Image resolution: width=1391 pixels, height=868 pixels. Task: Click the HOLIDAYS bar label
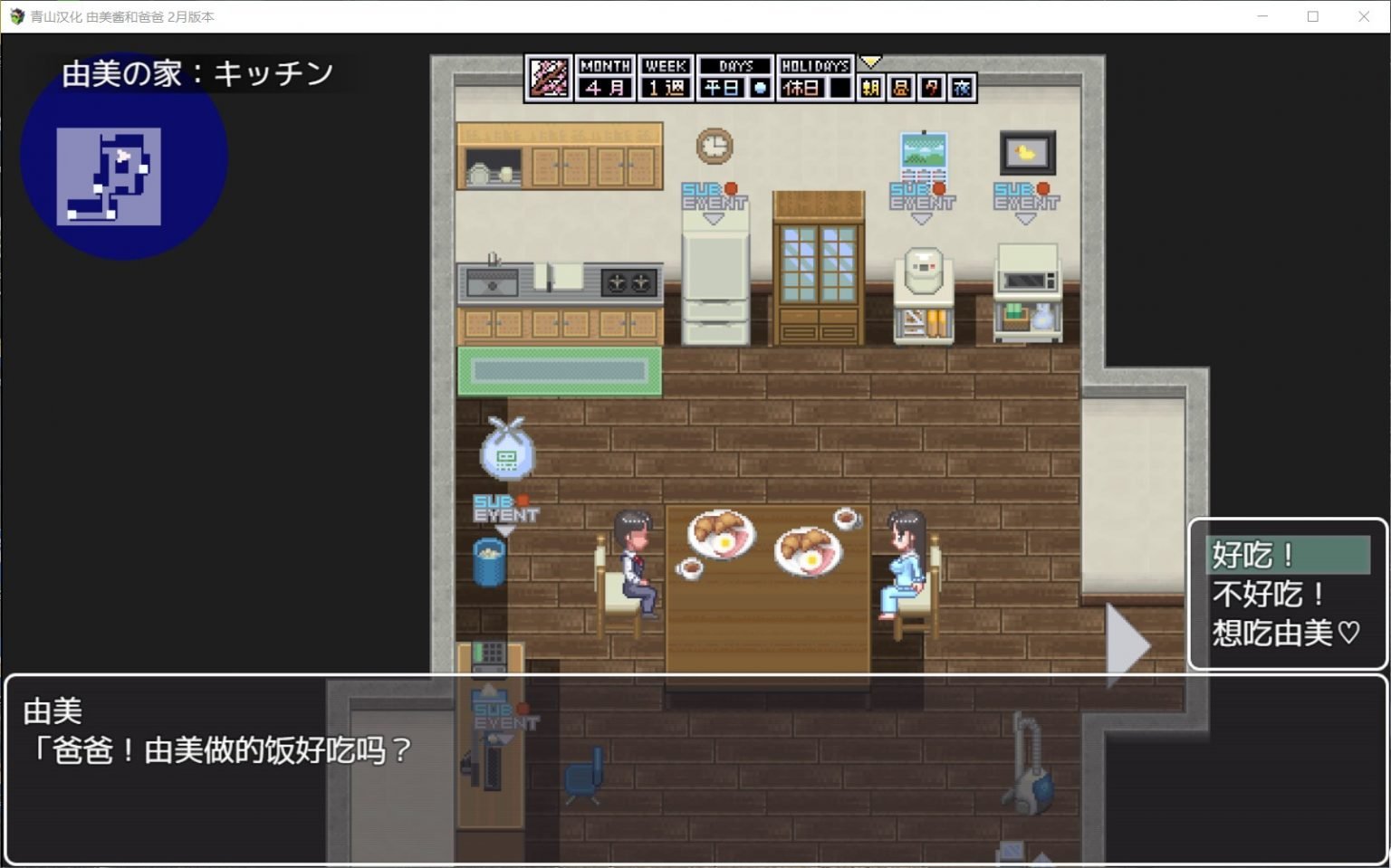816,65
